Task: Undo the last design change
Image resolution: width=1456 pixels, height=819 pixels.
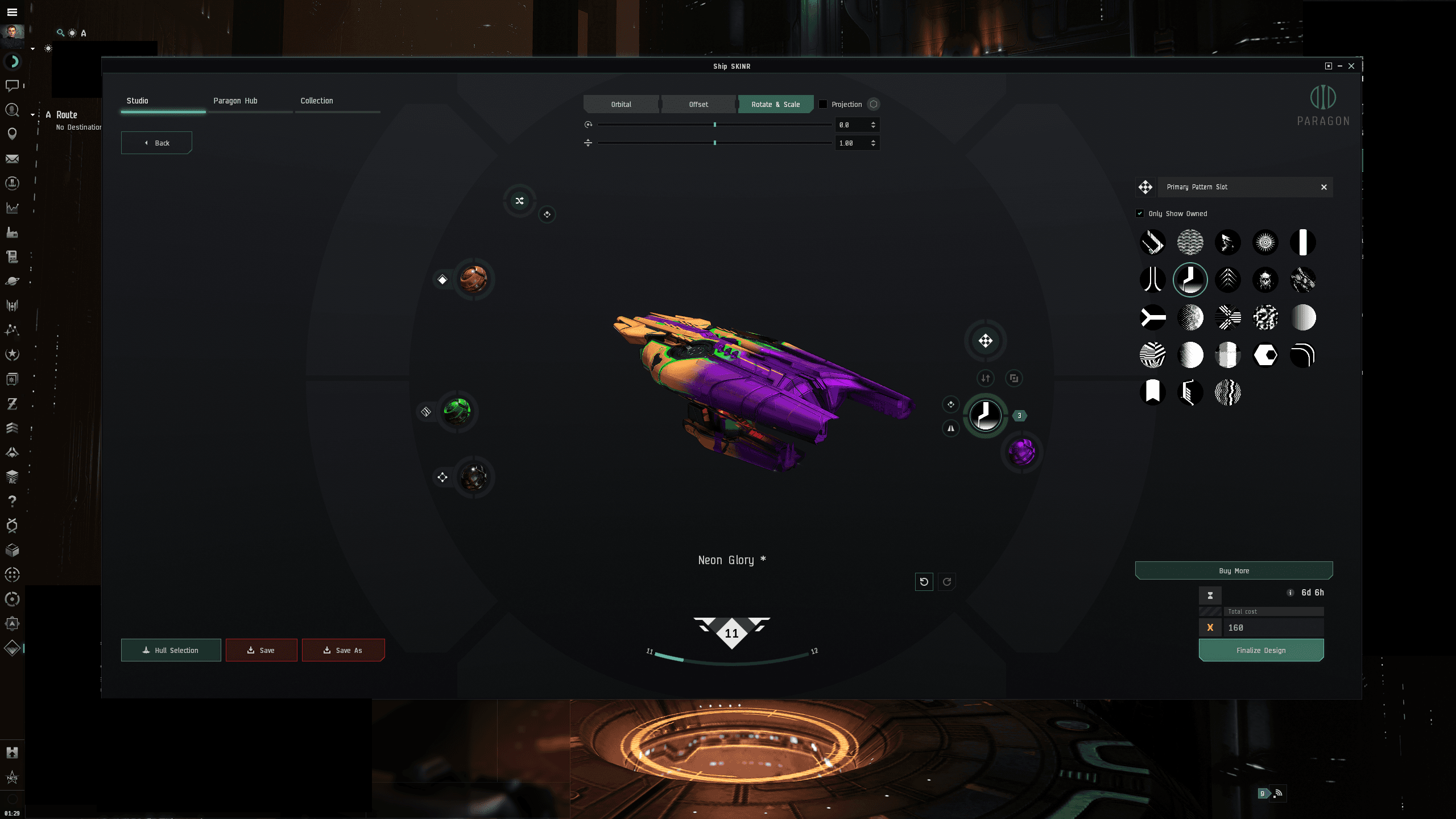Action: click(924, 582)
